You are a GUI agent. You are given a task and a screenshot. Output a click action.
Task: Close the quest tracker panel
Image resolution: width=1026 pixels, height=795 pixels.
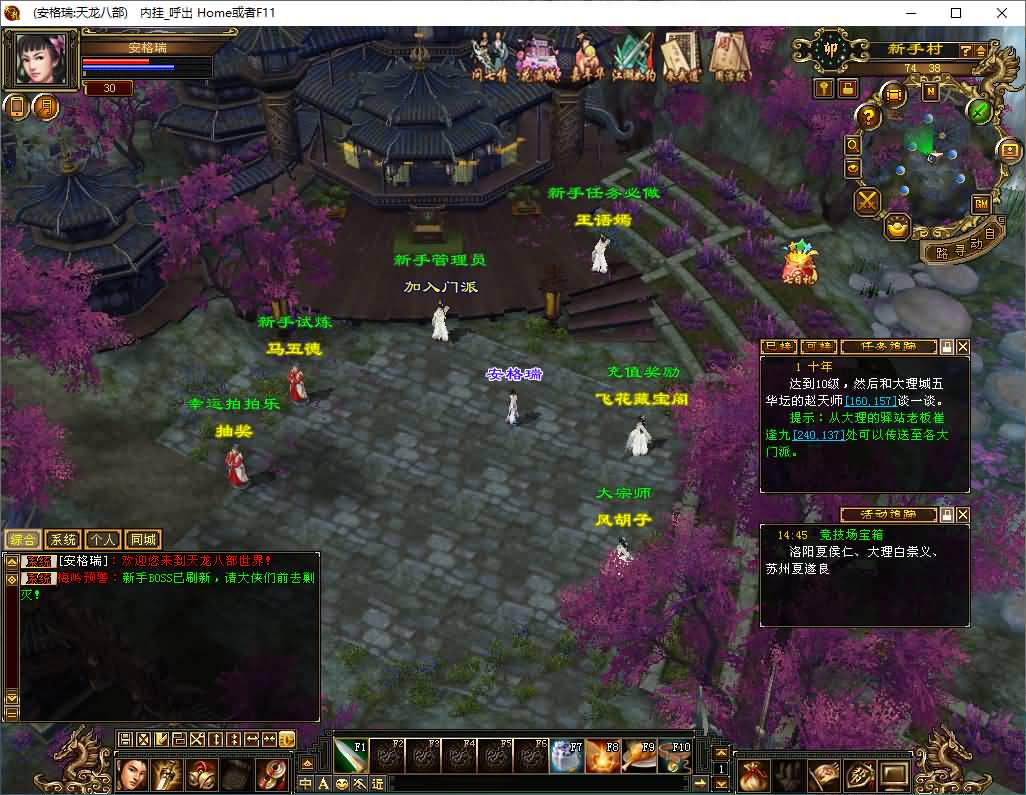point(963,347)
